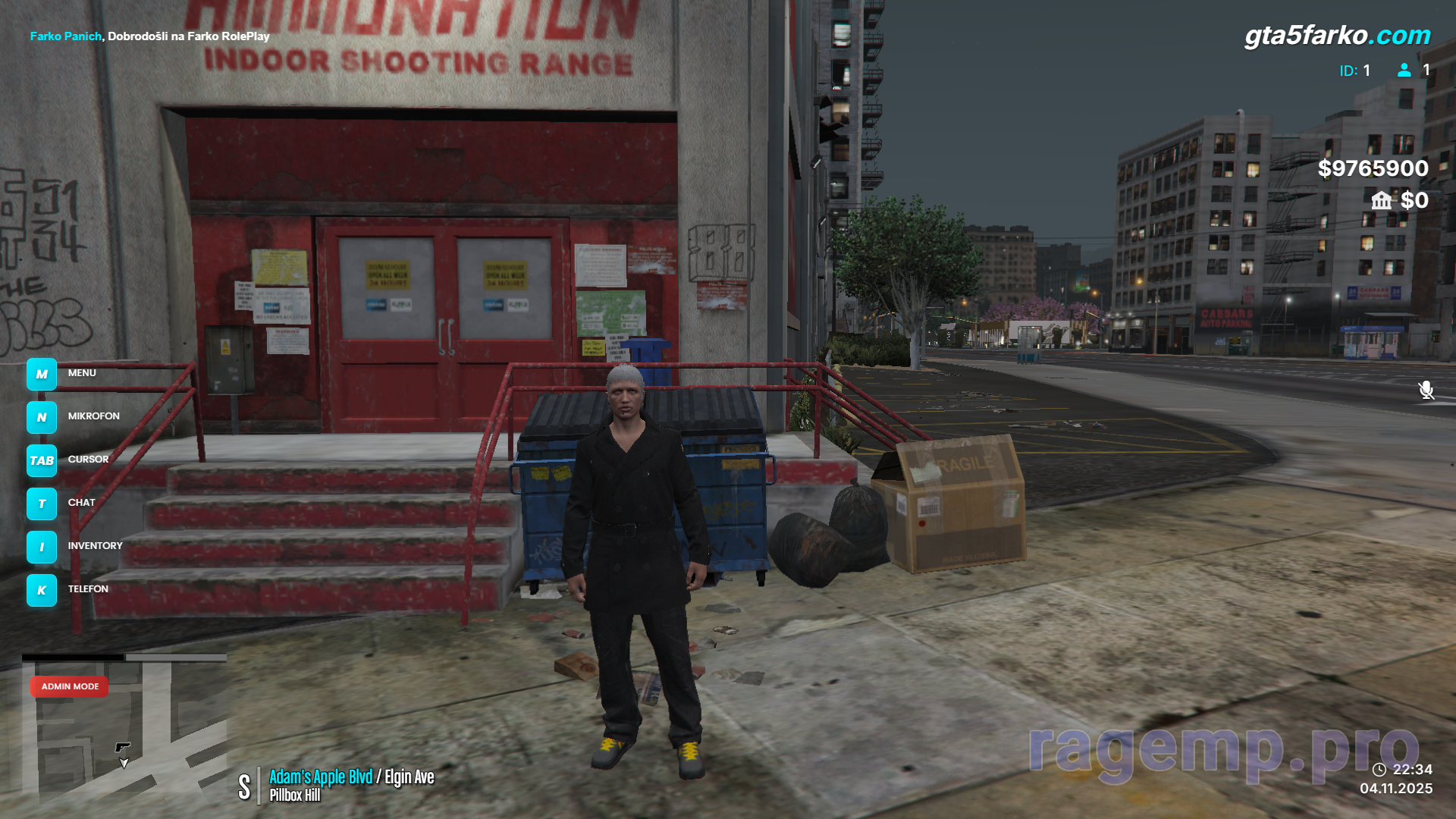Toggle the red ADMIN MODE badge
This screenshot has width=1456, height=819.
click(70, 686)
